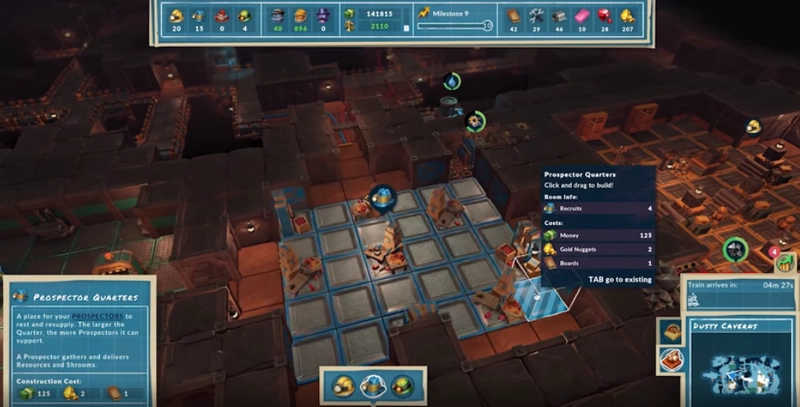Choose the blue prospector helmet build option

373,385
